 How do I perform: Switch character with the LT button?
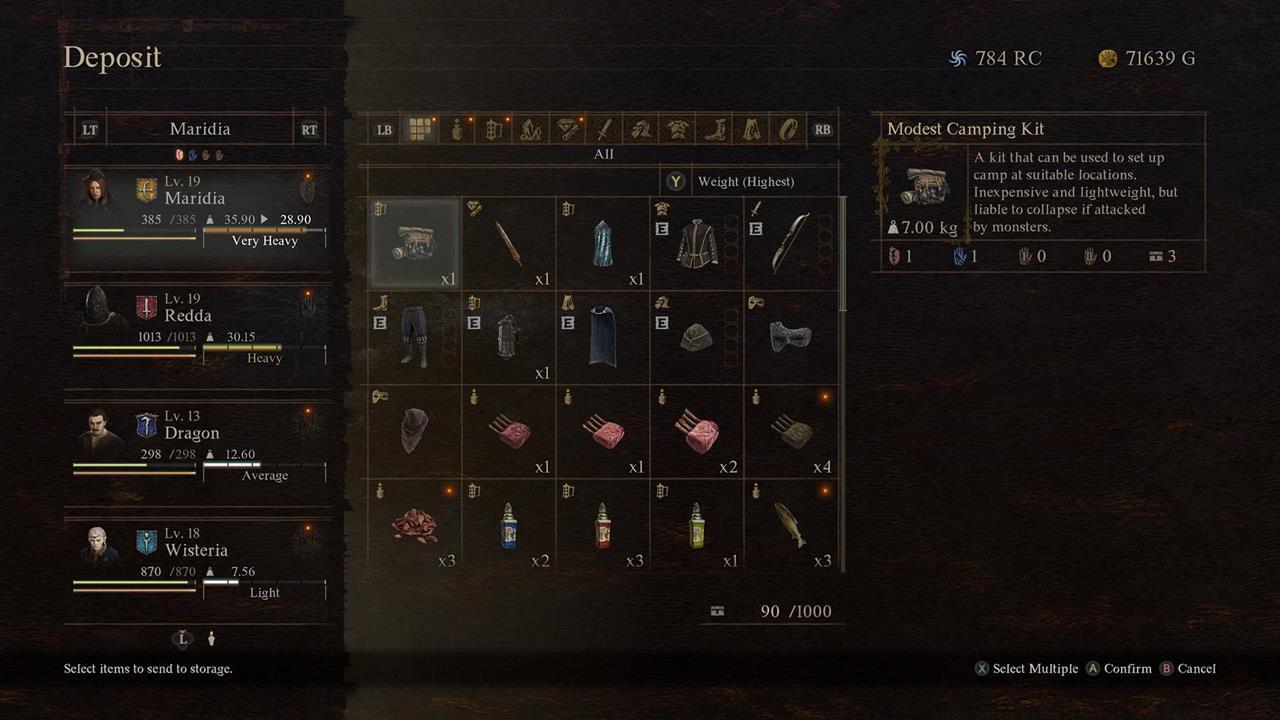point(87,128)
